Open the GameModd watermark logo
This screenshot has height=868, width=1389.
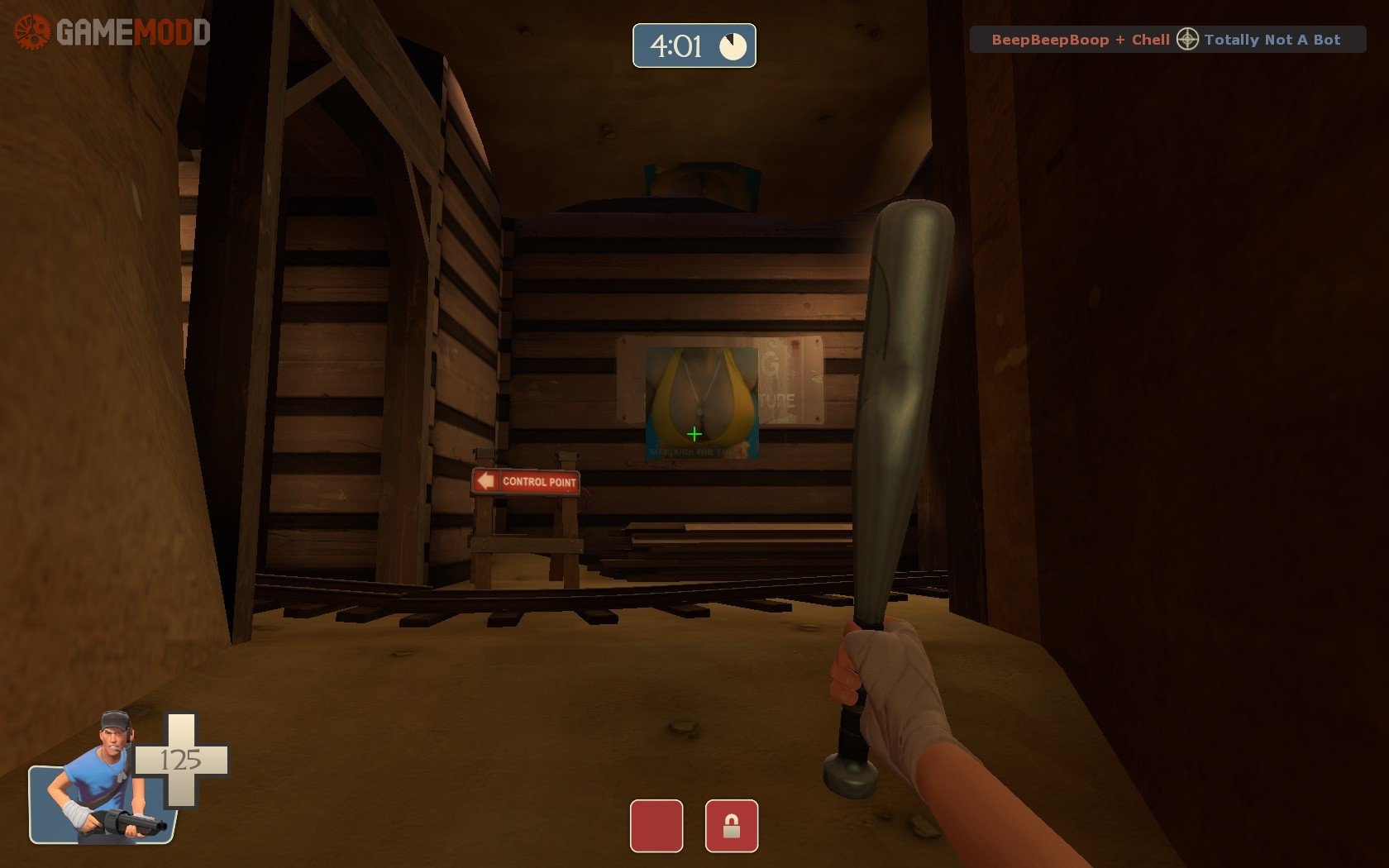tap(112, 33)
